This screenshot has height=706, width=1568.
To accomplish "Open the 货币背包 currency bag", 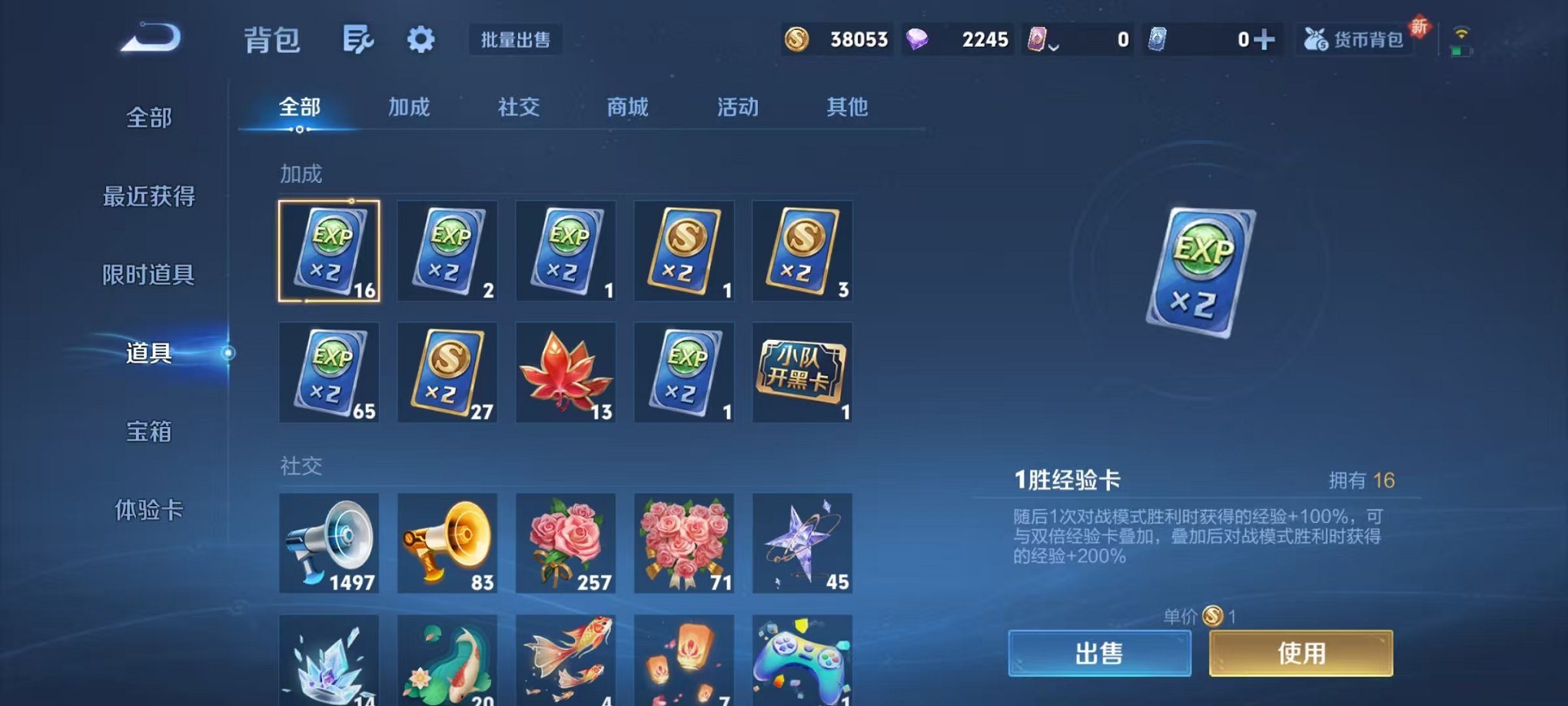I will pos(1354,38).
